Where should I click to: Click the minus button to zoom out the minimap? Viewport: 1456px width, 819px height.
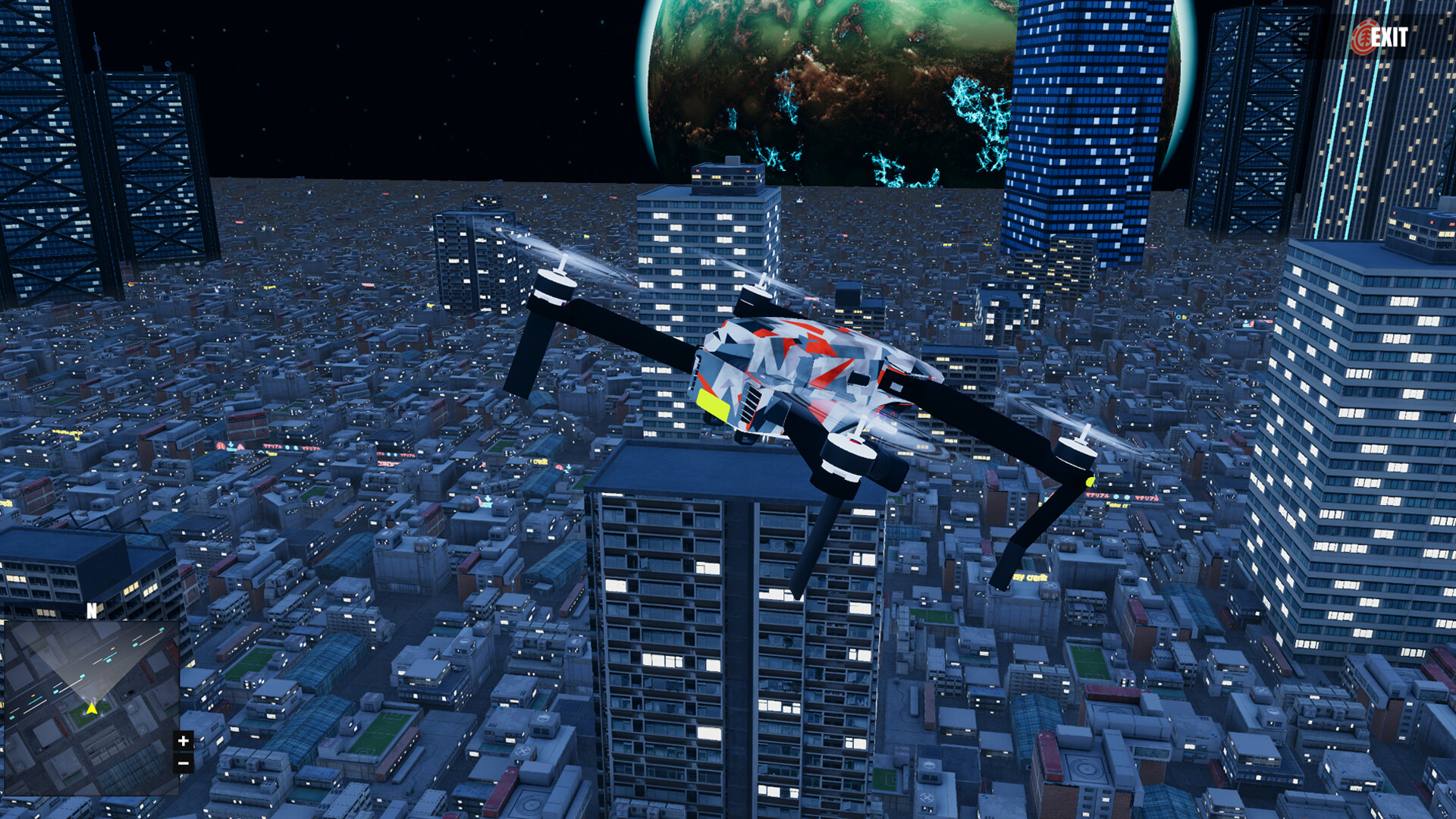pos(183,764)
